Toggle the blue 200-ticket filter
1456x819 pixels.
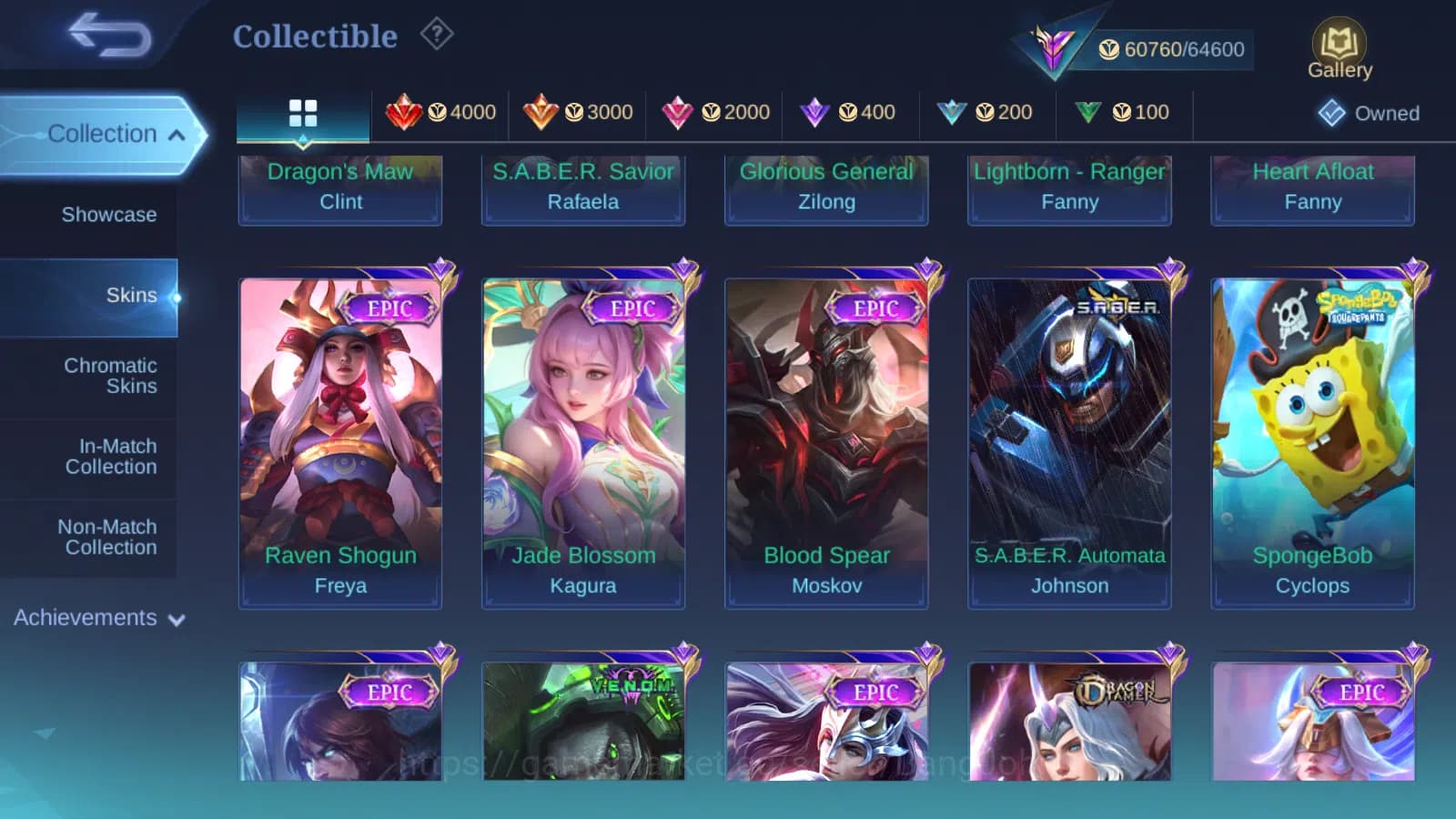pos(986,112)
